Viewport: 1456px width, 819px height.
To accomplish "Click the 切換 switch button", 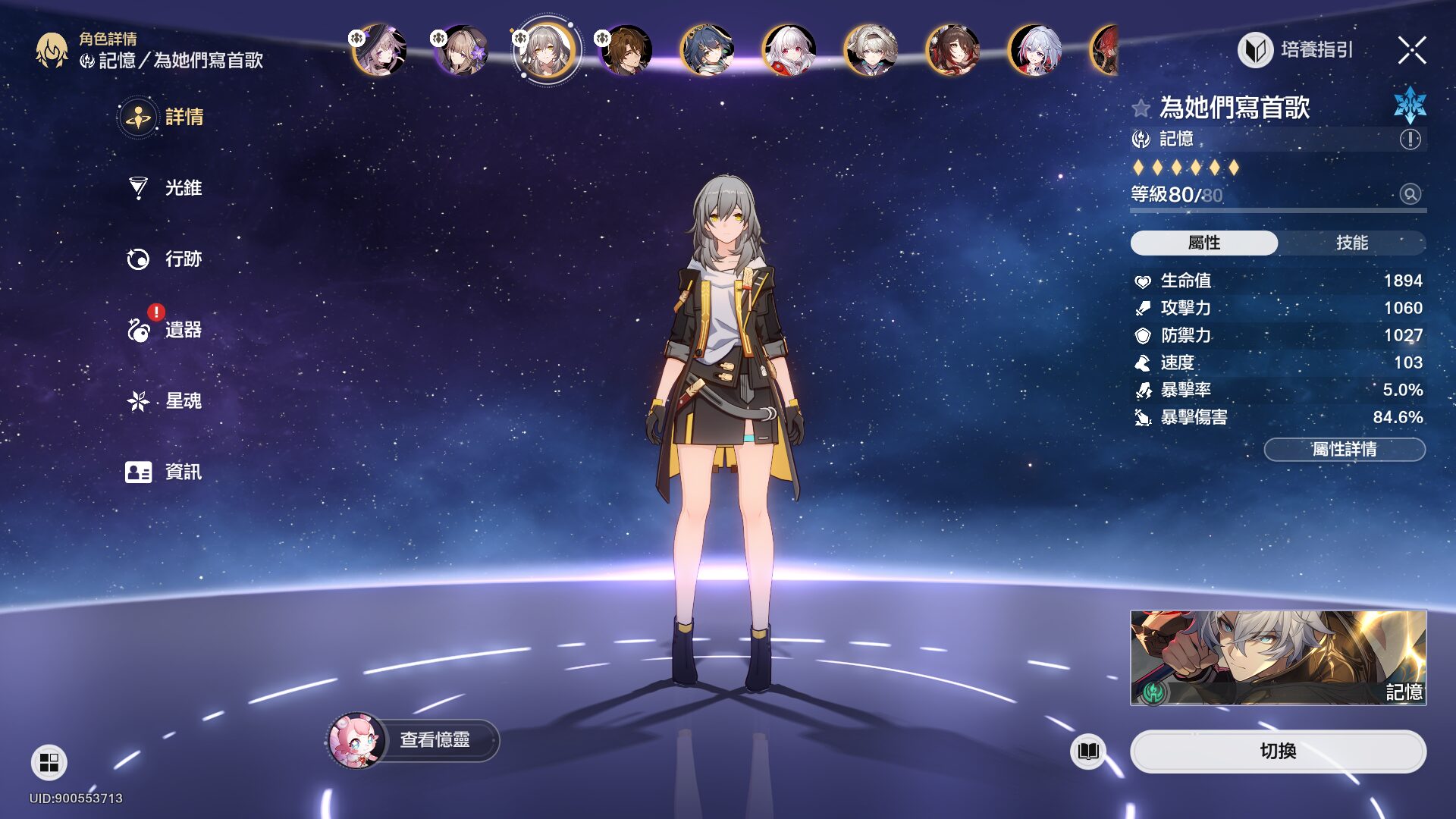I will [1278, 752].
